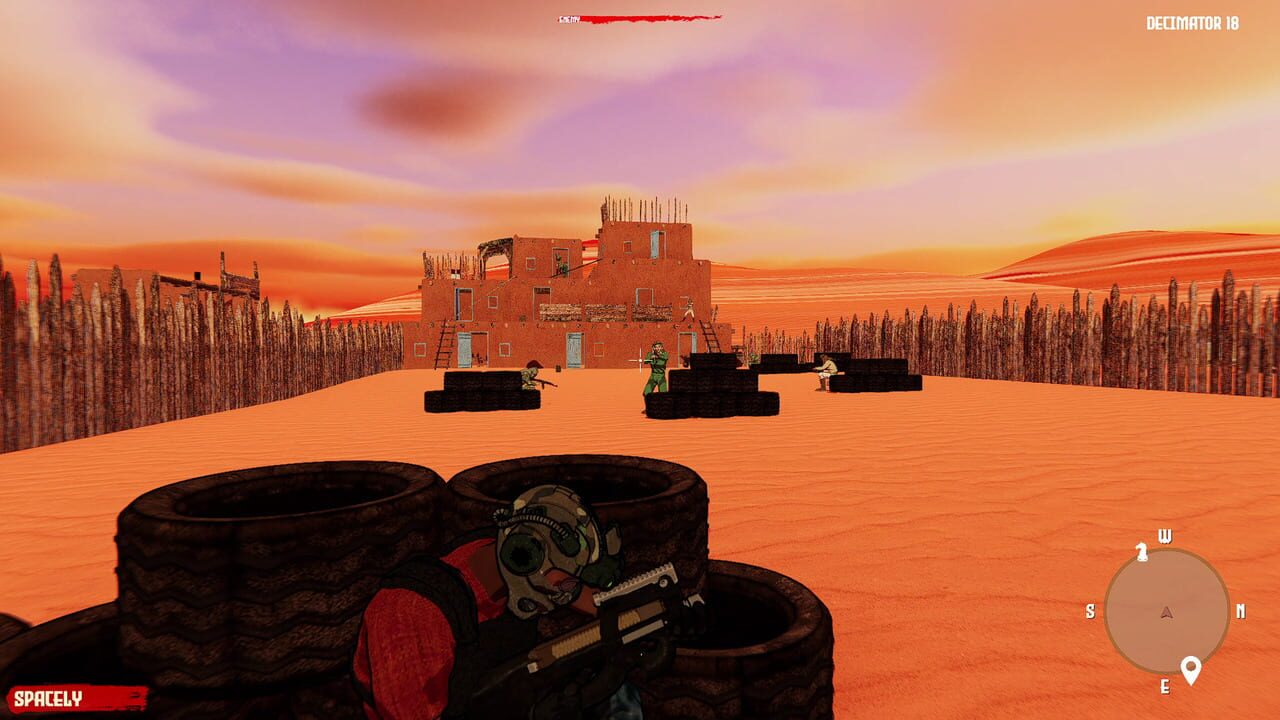Click the knight marker on the compass

click(1141, 553)
